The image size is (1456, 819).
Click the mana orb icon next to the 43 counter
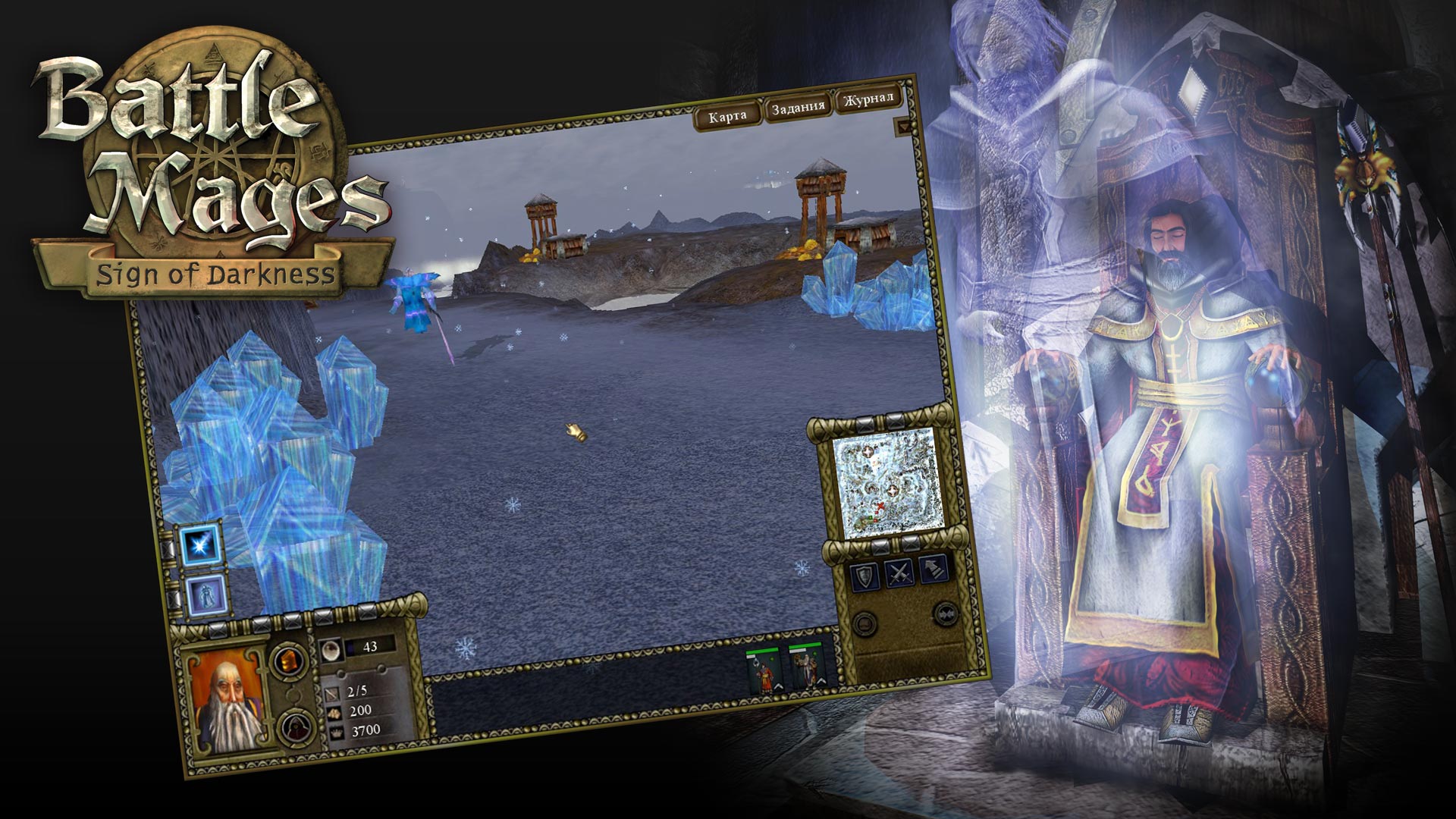331,650
